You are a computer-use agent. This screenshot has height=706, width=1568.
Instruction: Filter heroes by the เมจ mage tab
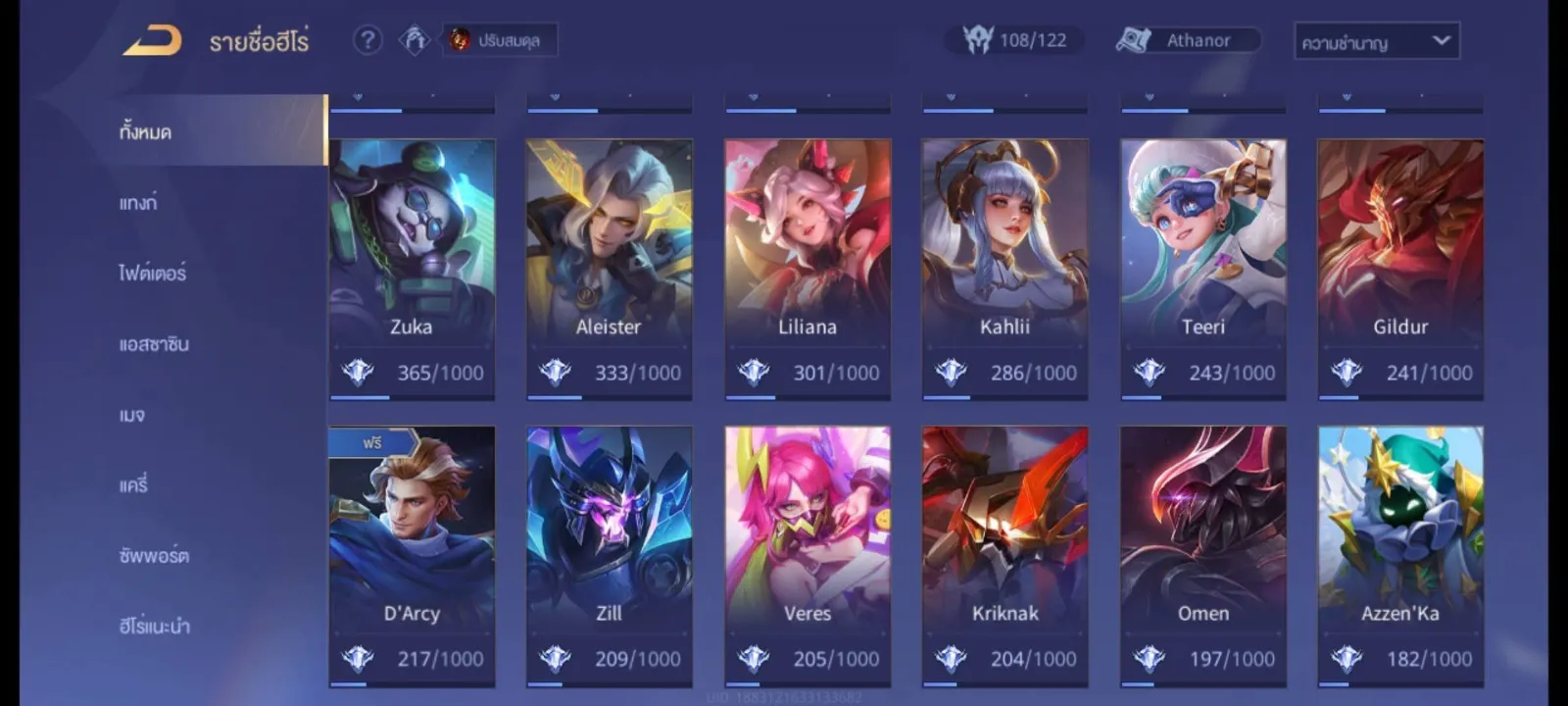[x=132, y=415]
